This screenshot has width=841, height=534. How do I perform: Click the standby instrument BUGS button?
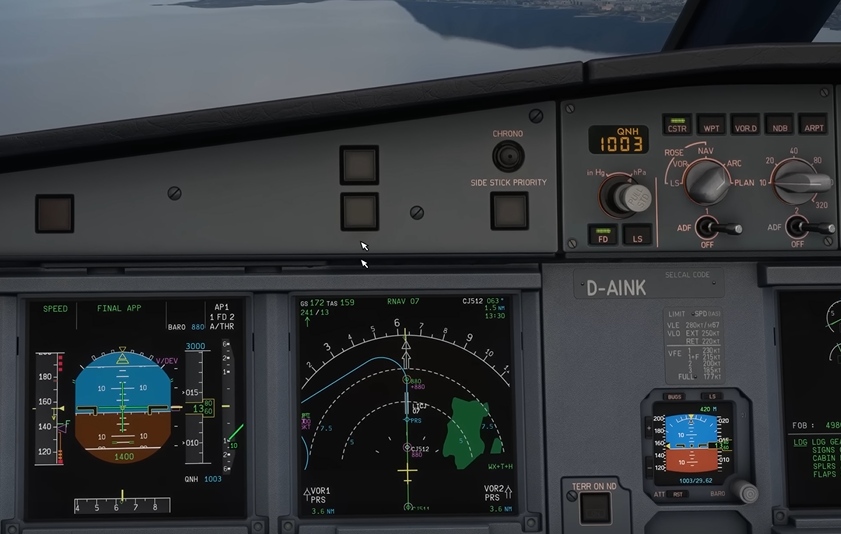click(674, 396)
